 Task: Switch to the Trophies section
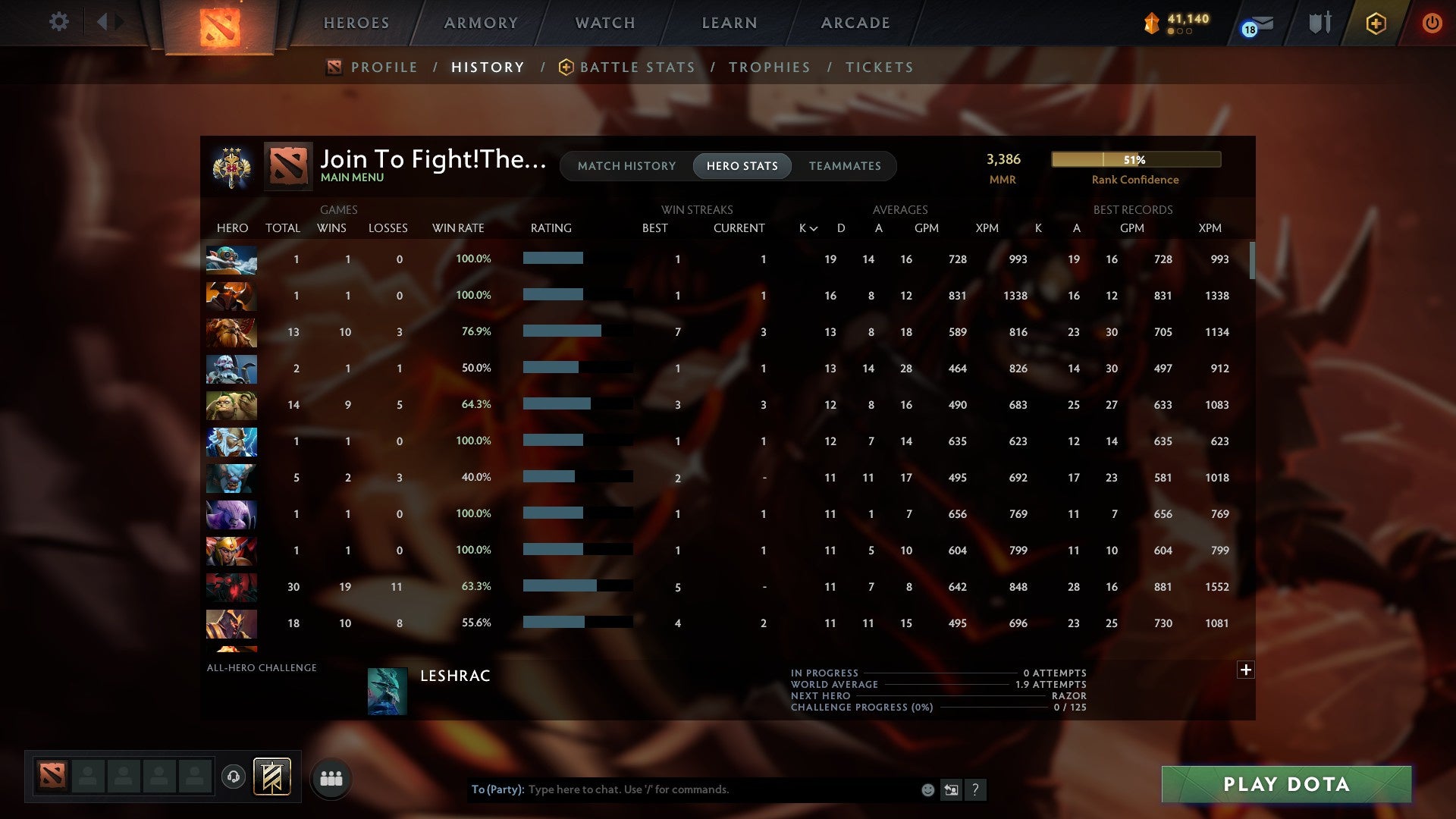(769, 67)
